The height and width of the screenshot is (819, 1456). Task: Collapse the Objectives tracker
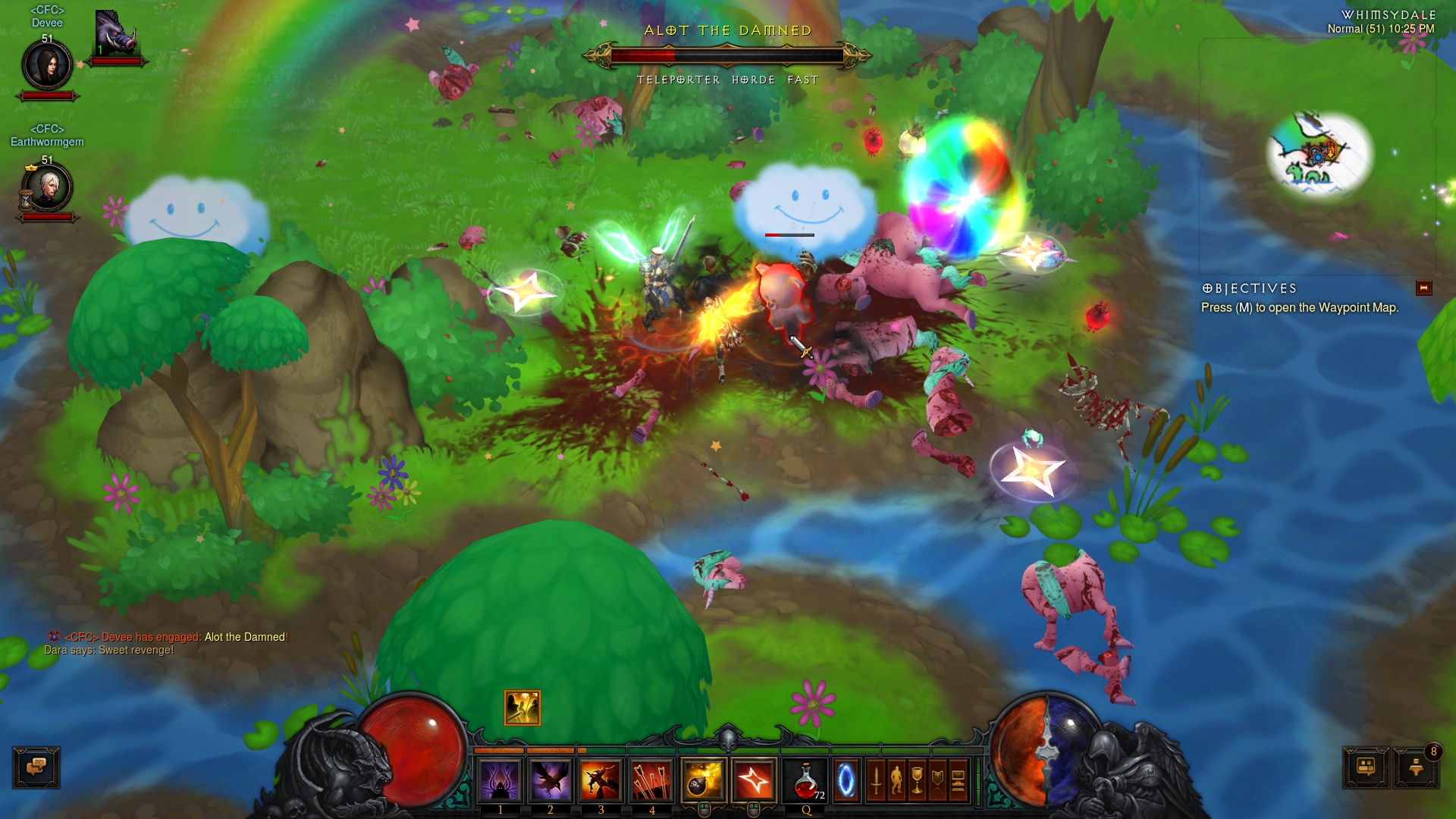1423,287
